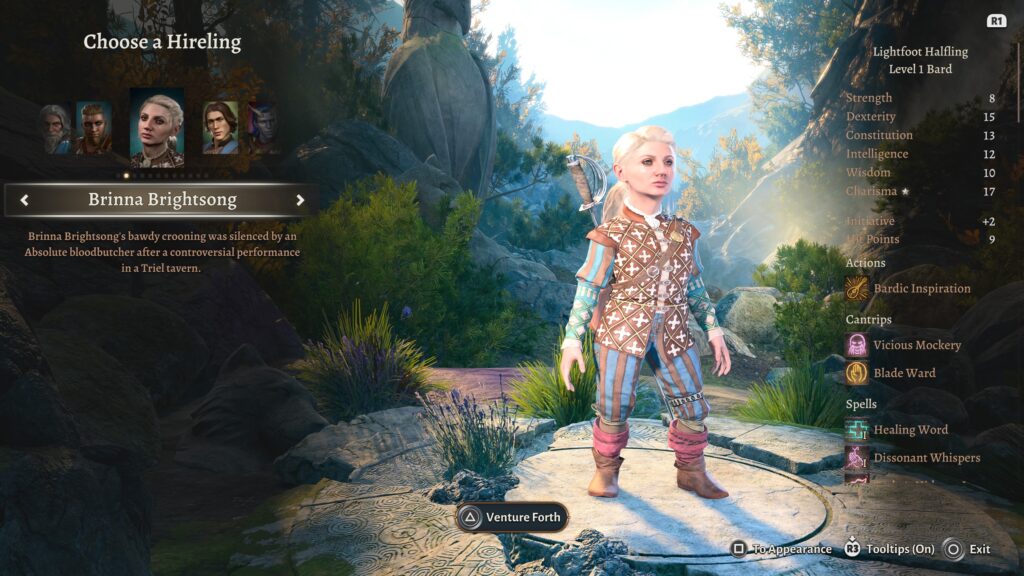Inspect the Bardic Inspiration action icon
The height and width of the screenshot is (576, 1024).
[x=857, y=289]
